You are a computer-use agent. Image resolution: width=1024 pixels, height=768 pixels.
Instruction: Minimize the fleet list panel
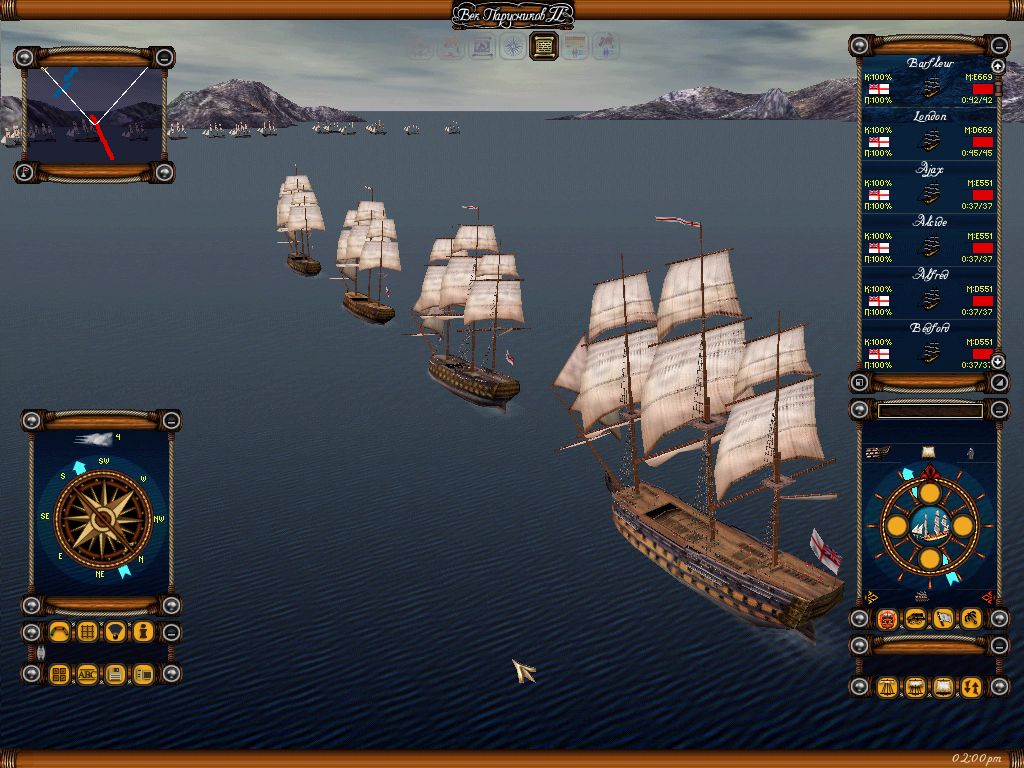(x=999, y=45)
